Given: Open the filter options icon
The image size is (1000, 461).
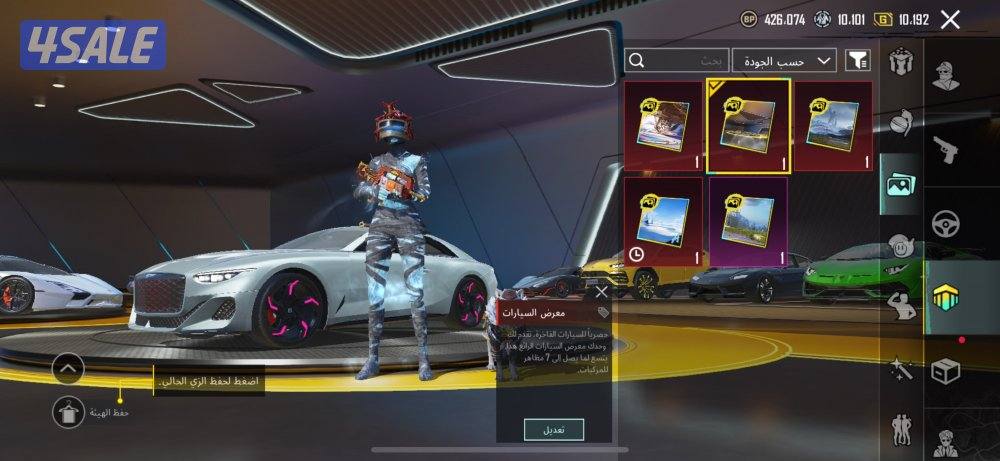Looking at the screenshot, I should click(857, 61).
